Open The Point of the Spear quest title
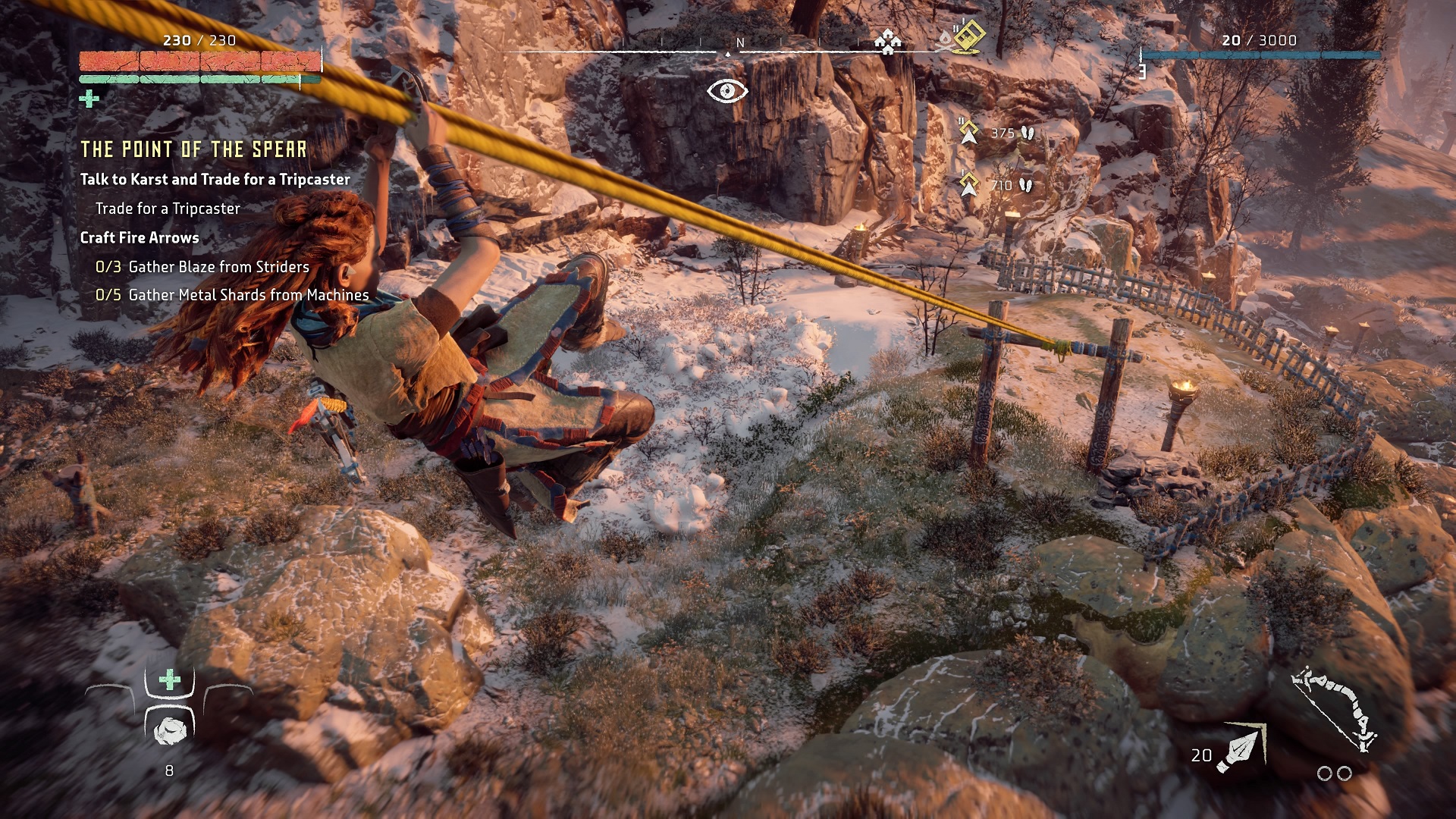 tap(193, 149)
